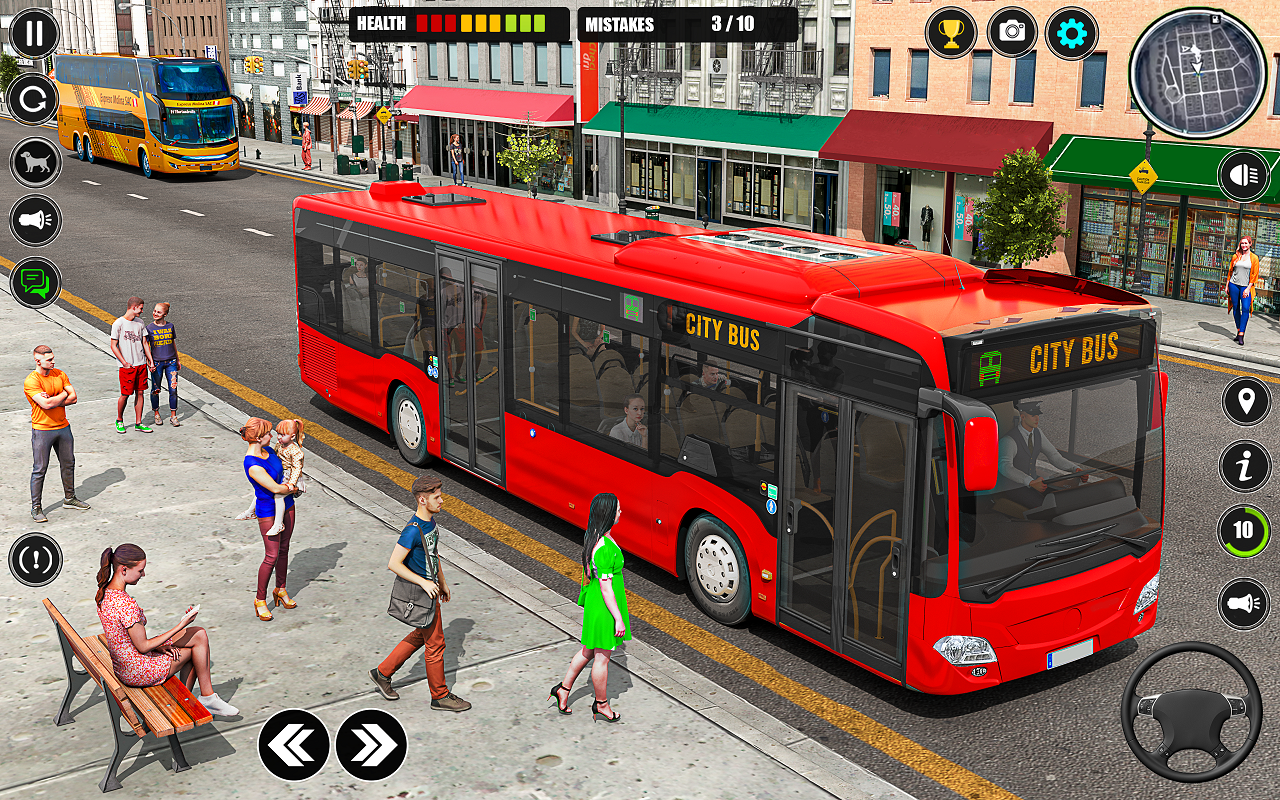Click the steering wheel control
The image size is (1280, 800).
coord(1190,712)
